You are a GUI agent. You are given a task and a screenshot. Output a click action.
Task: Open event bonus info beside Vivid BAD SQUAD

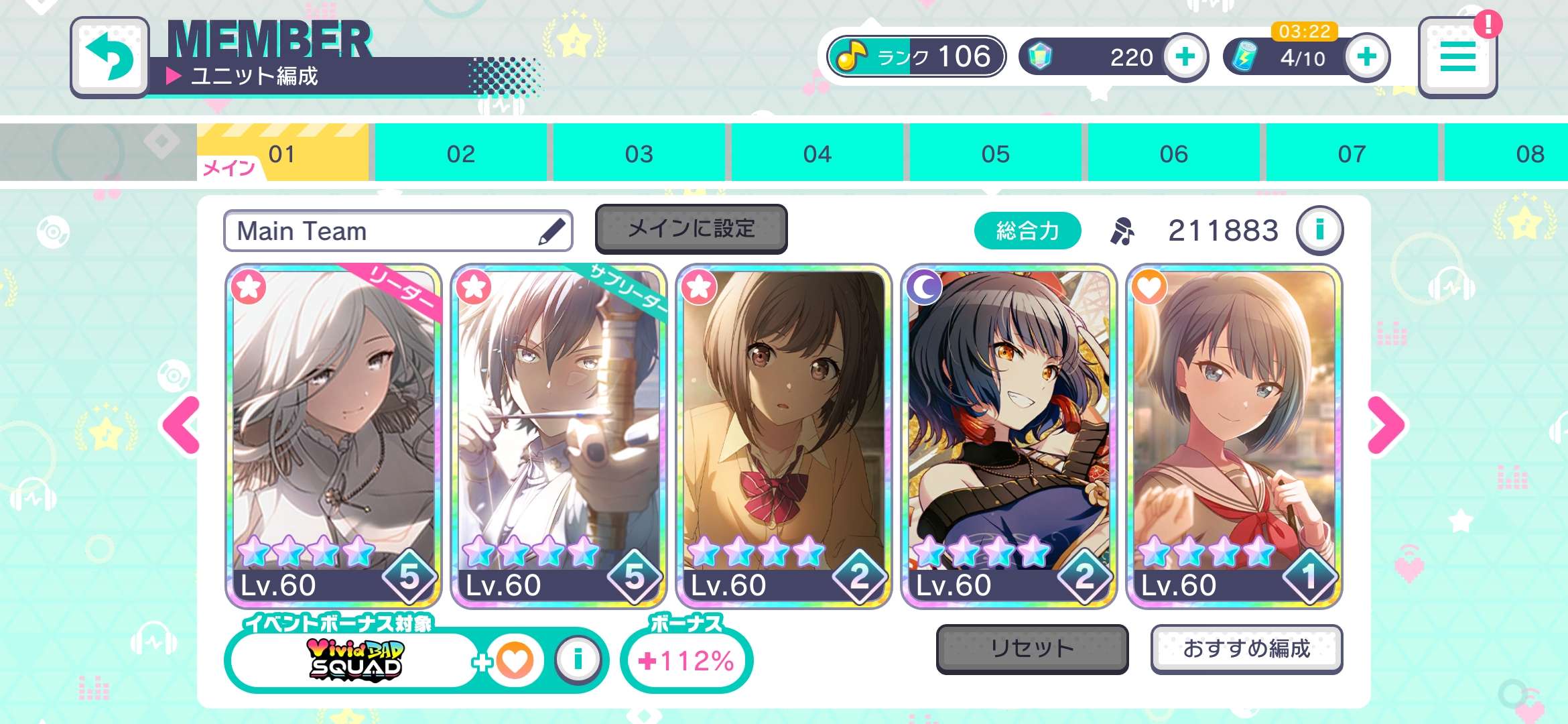coord(578,660)
